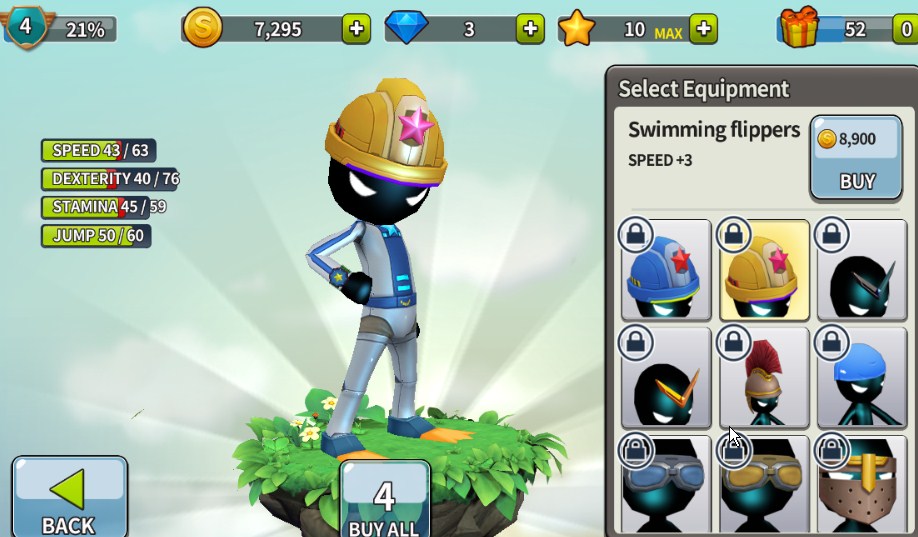Screen dimensions: 918x537
Task: Add more blue diamonds with plus button
Action: point(530,29)
